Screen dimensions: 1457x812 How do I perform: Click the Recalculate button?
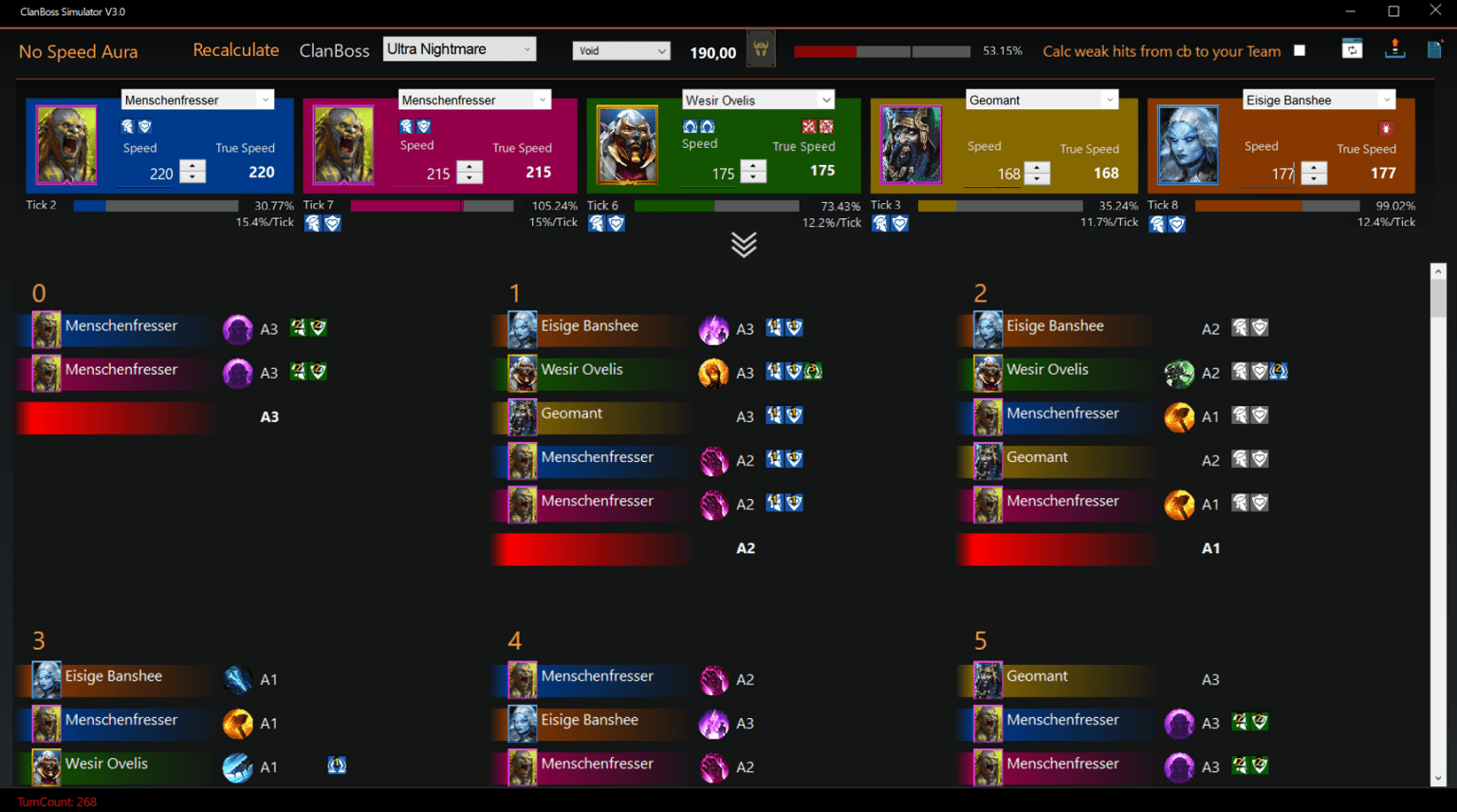click(x=236, y=49)
